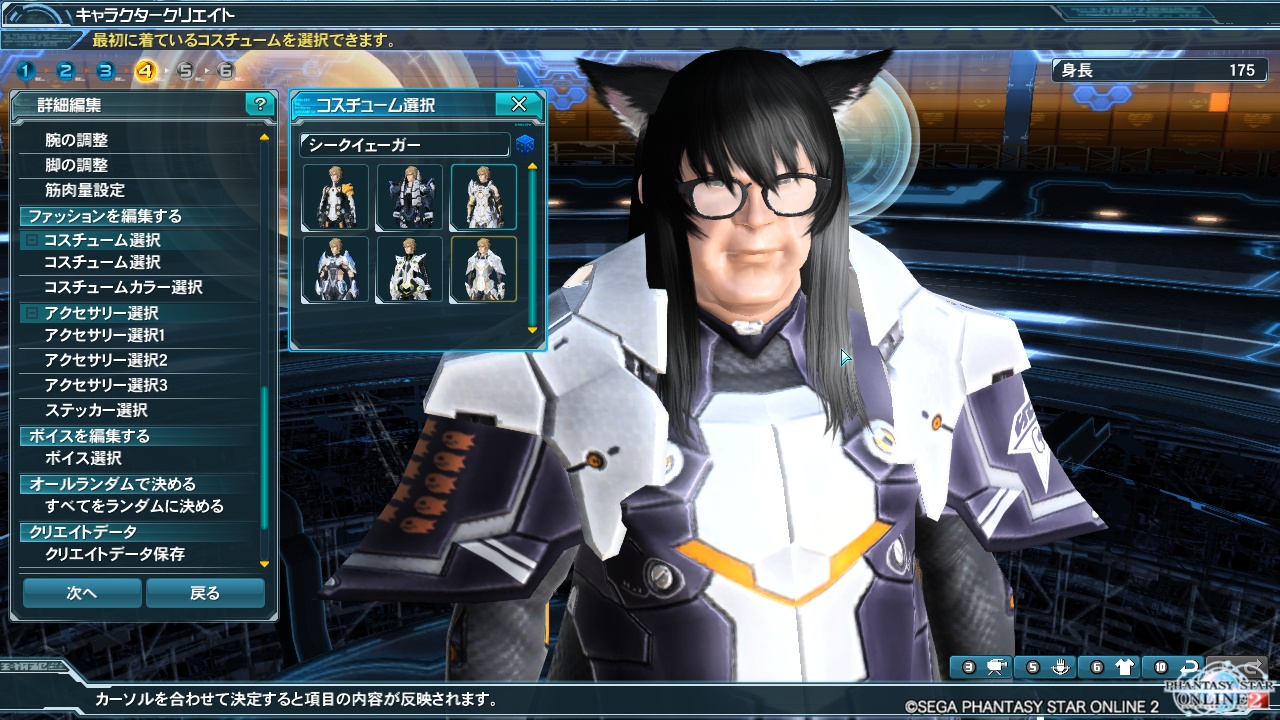This screenshot has width=1280, height=720.
Task: Click the 次へ (Next) button
Action: (82, 593)
